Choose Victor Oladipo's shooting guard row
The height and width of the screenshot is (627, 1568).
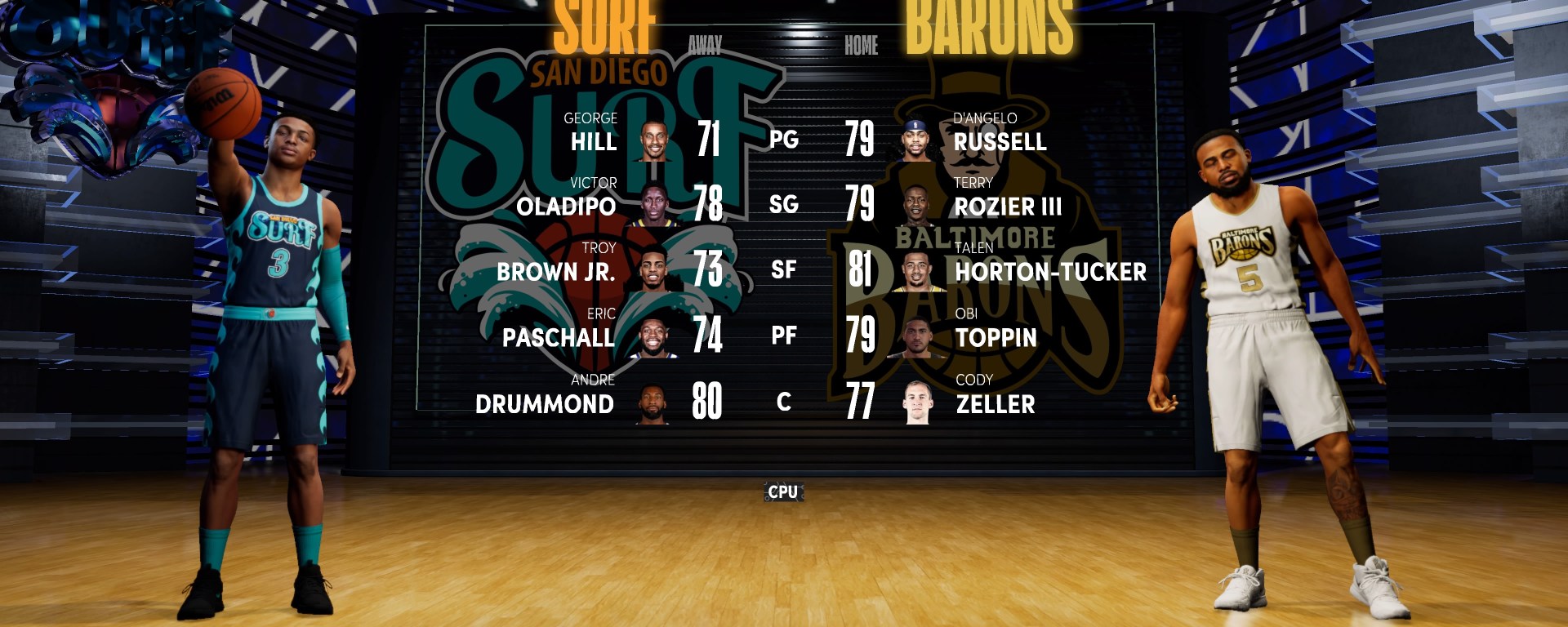point(566,206)
